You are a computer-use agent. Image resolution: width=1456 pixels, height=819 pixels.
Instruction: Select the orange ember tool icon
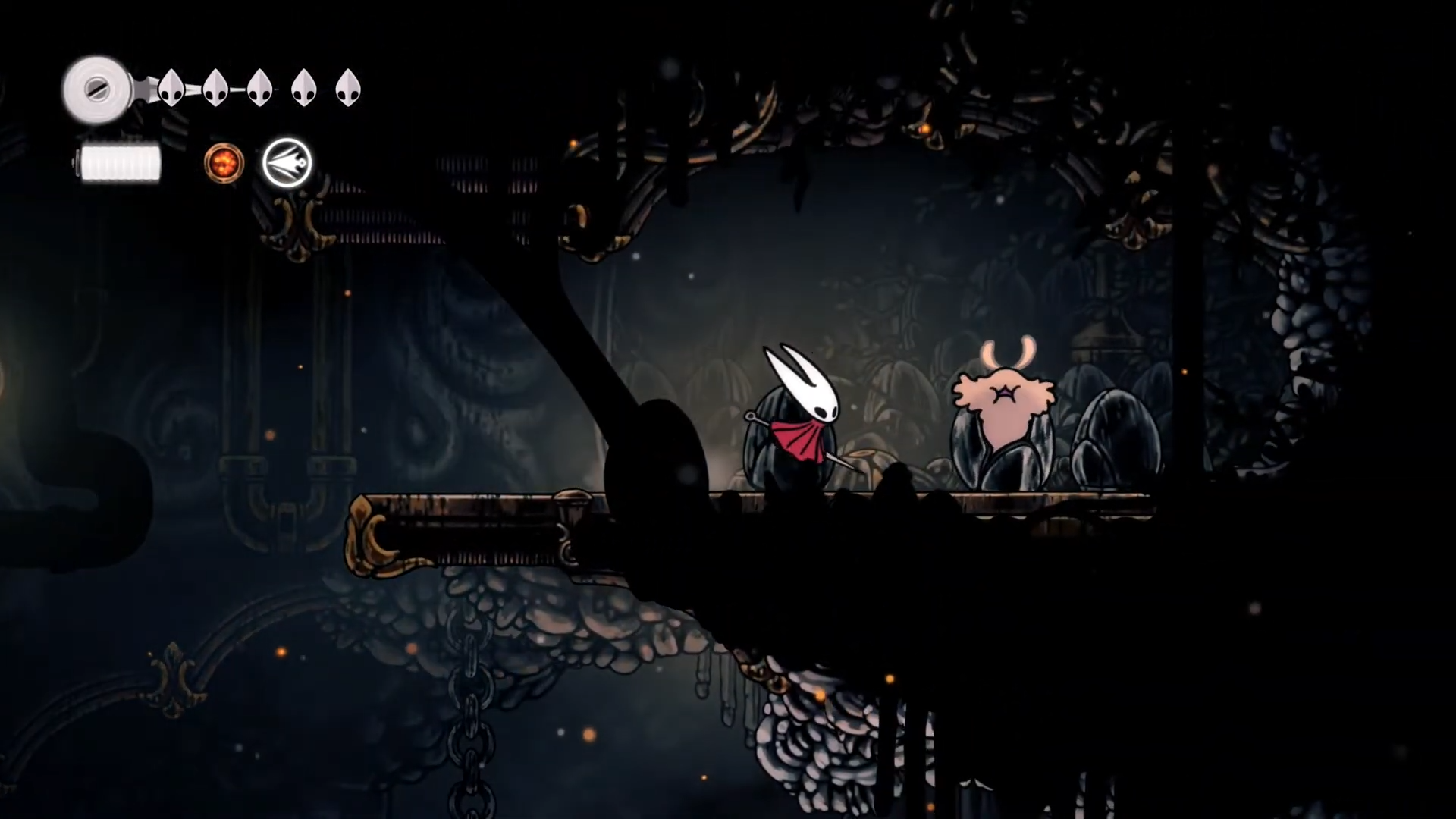pyautogui.click(x=224, y=163)
